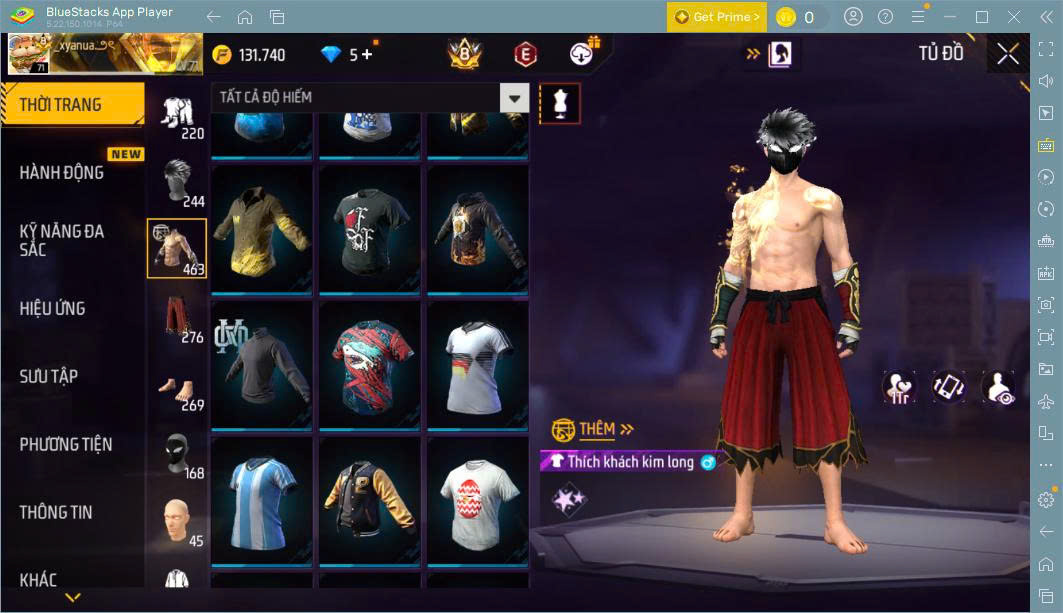Go to the Sưu Tập tab
1063x613 pixels.
[49, 377]
